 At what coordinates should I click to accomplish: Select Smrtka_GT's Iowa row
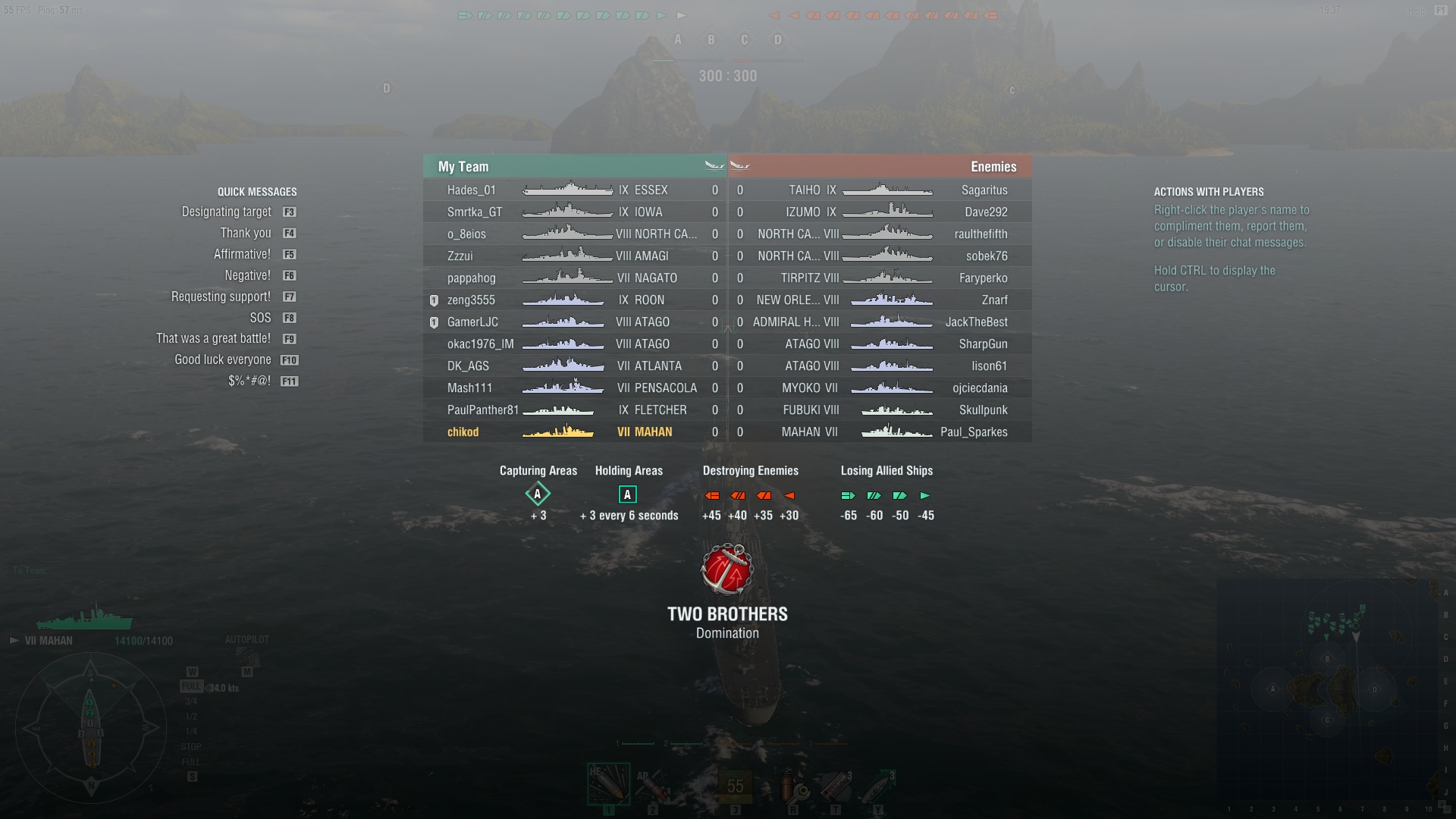coord(475,212)
